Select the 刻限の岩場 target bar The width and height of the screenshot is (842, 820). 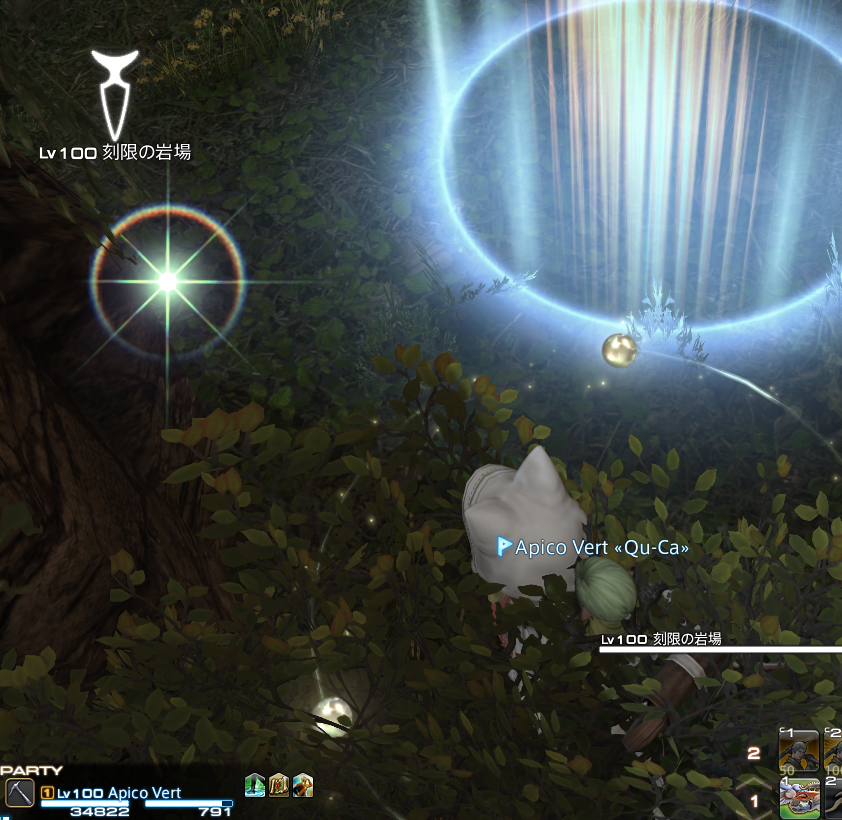coord(720,648)
